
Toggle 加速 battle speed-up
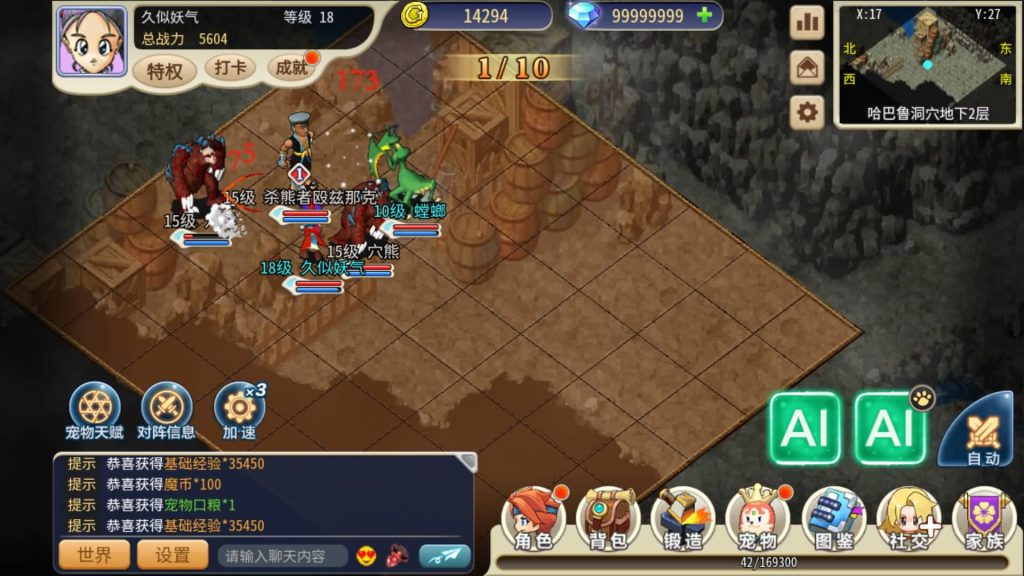[239, 410]
